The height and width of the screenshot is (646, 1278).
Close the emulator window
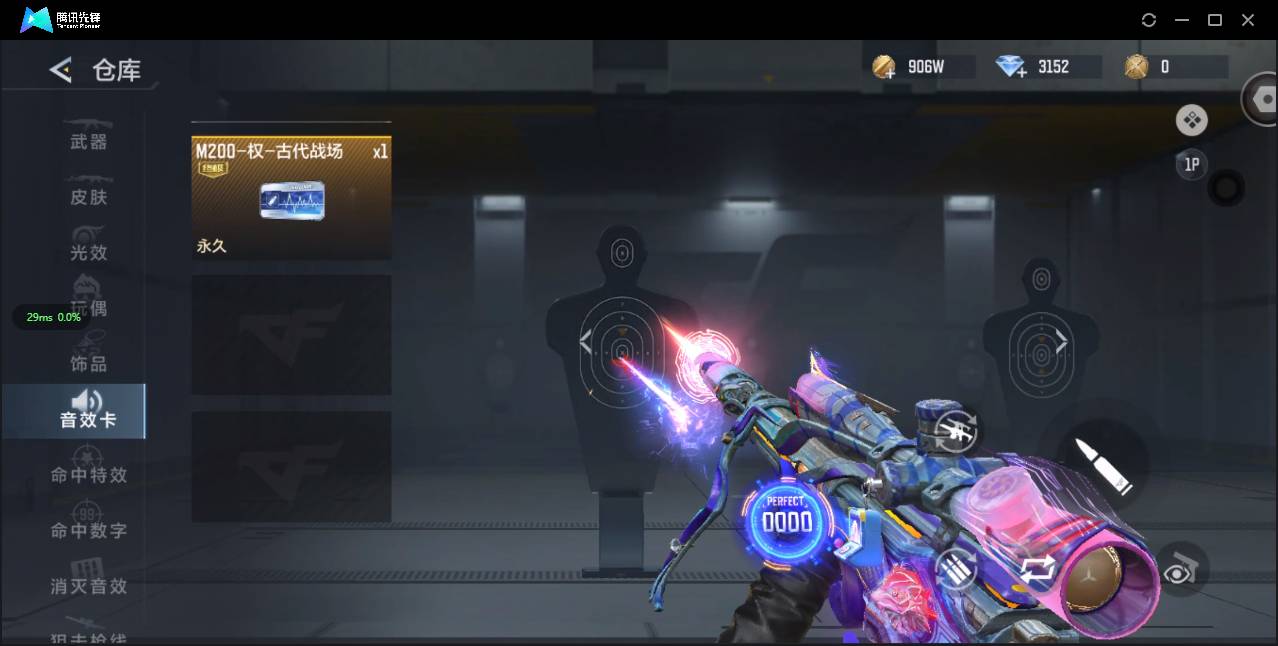[x=1248, y=20]
